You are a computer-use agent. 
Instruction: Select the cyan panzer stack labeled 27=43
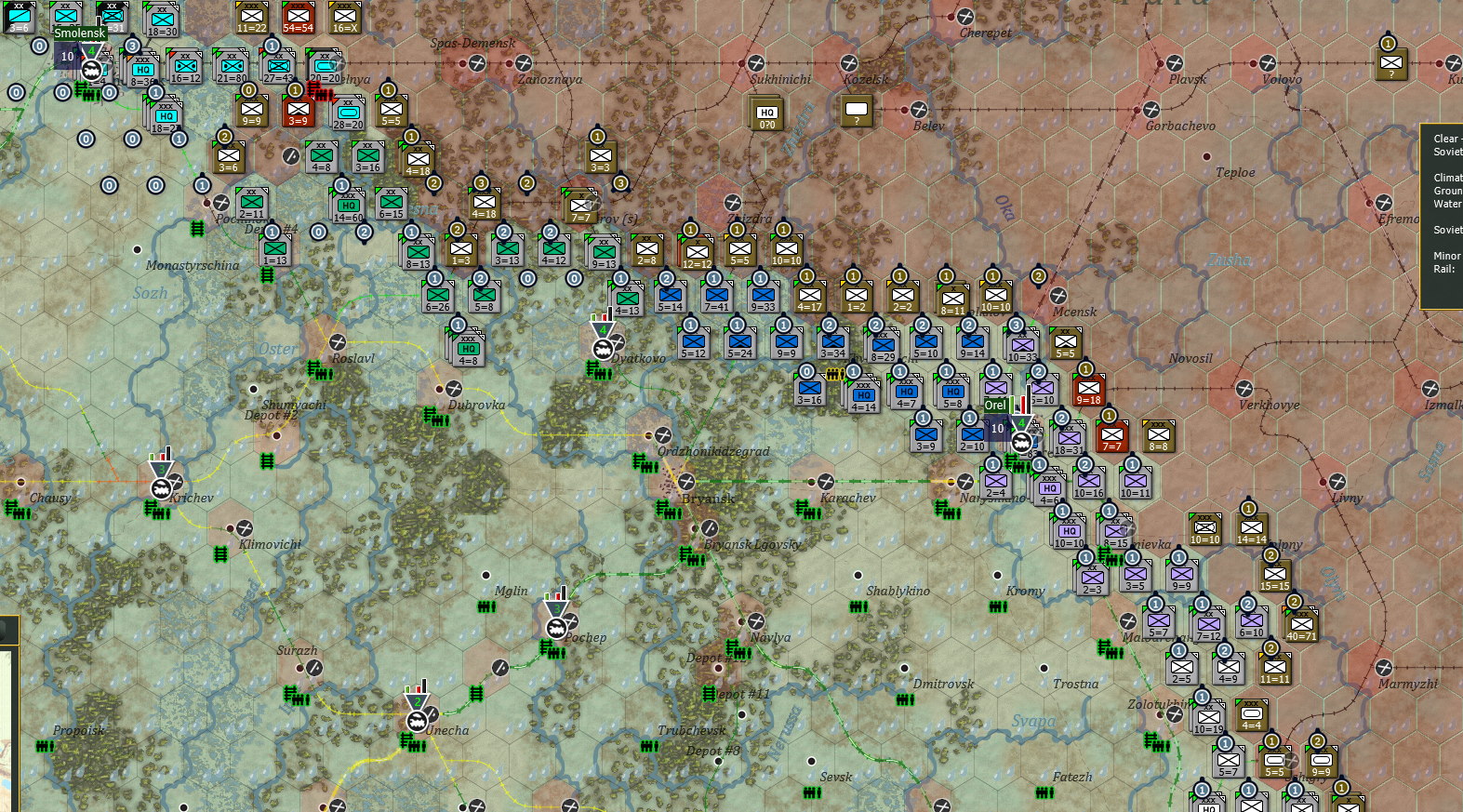(277, 67)
